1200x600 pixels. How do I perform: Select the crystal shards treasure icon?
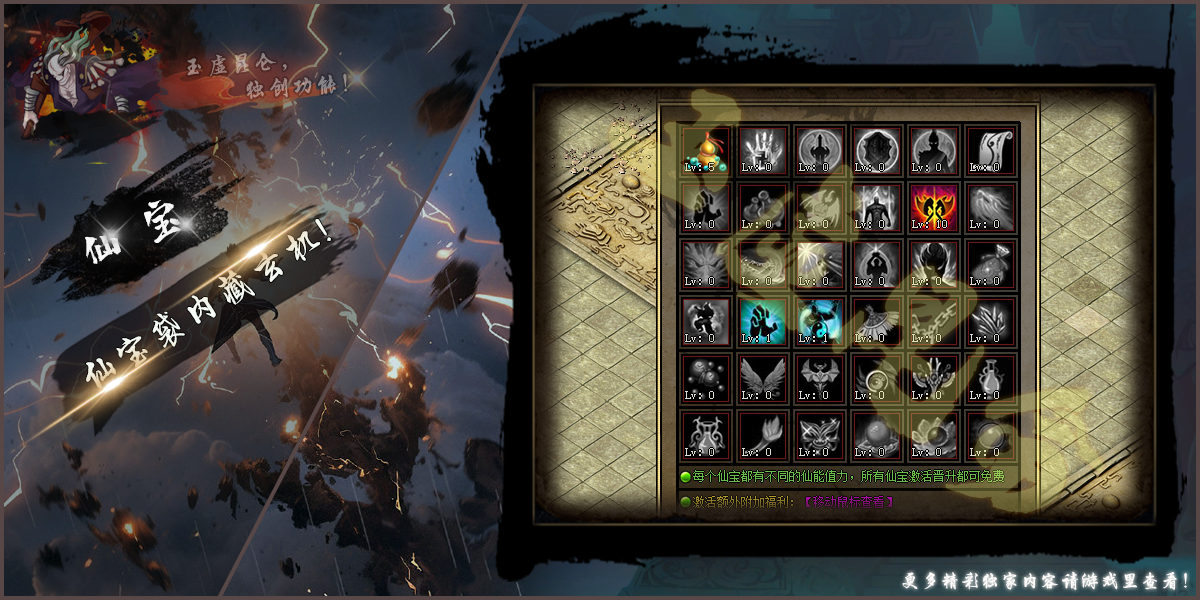point(992,322)
